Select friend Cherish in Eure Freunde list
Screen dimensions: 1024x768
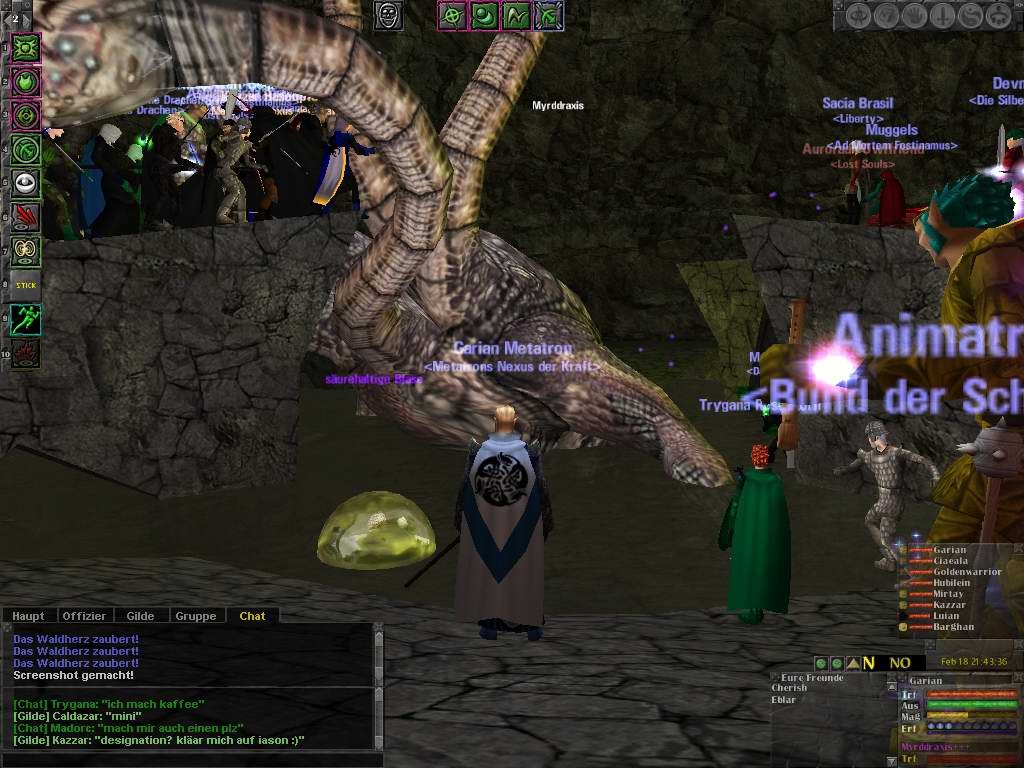pyautogui.click(x=790, y=688)
